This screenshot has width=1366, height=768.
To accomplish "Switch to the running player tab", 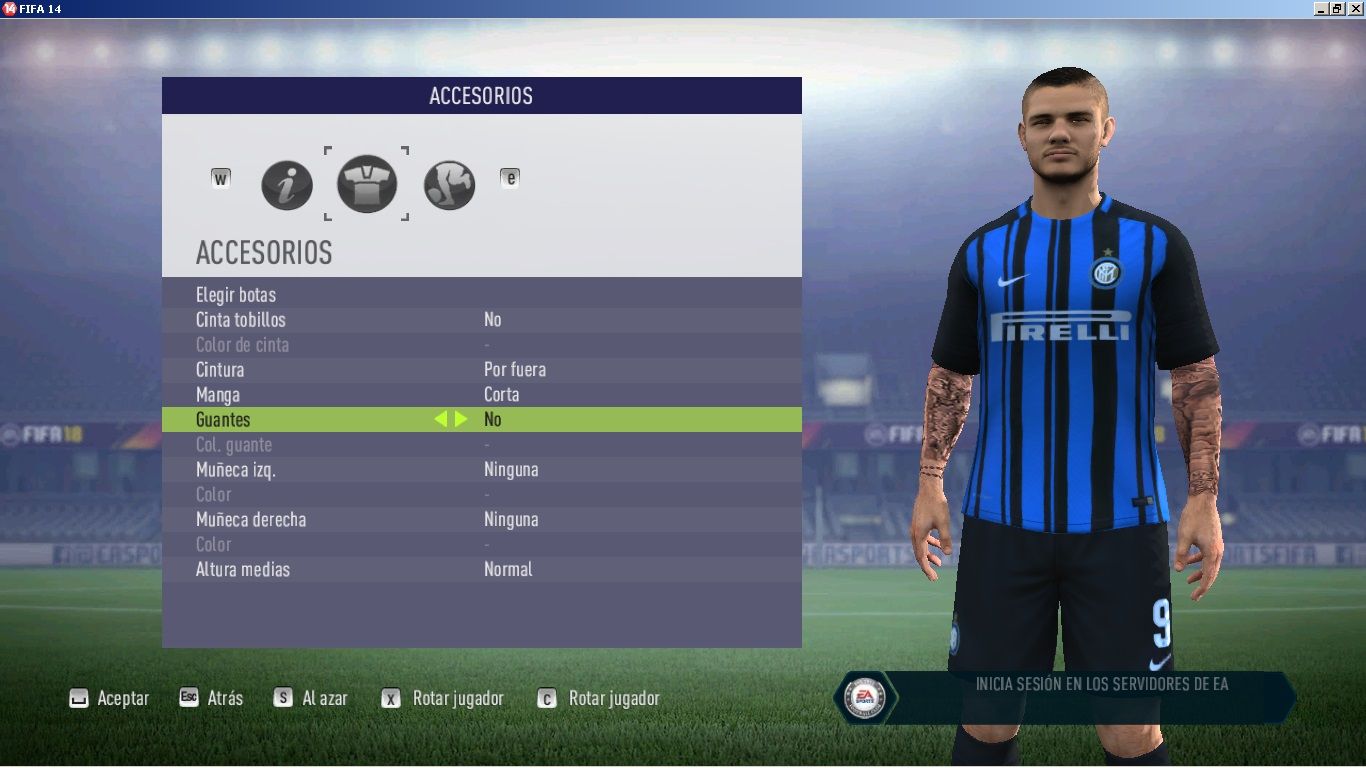I will (449, 185).
